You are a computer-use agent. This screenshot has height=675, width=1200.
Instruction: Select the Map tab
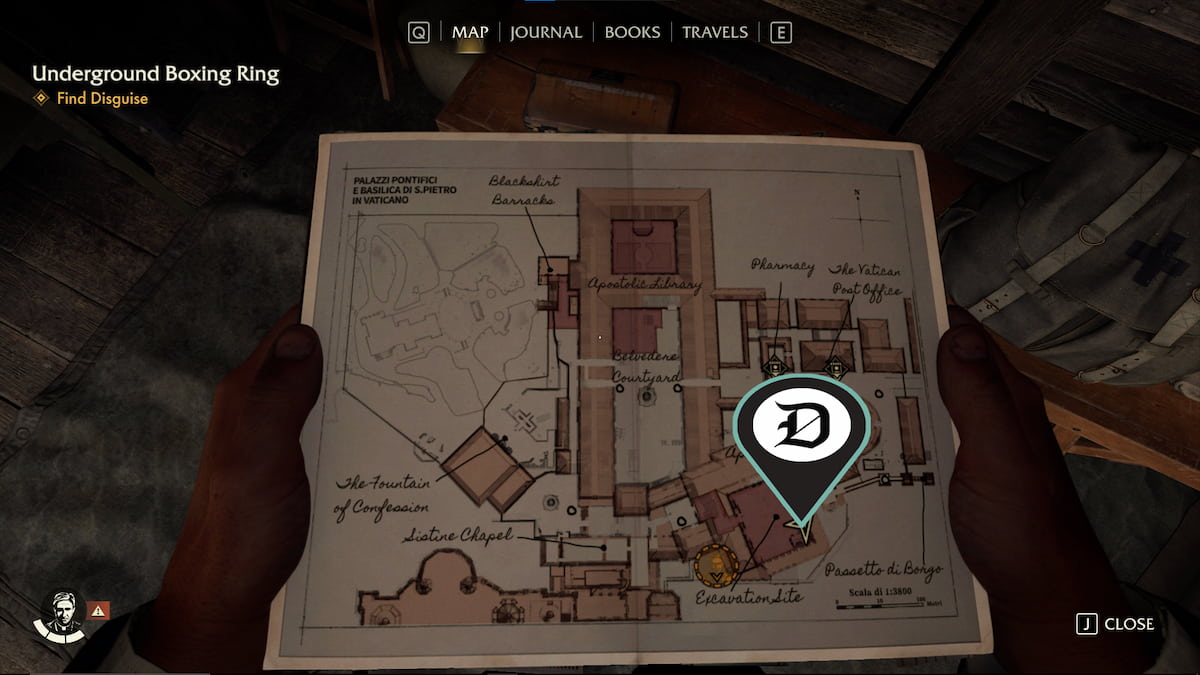point(470,32)
